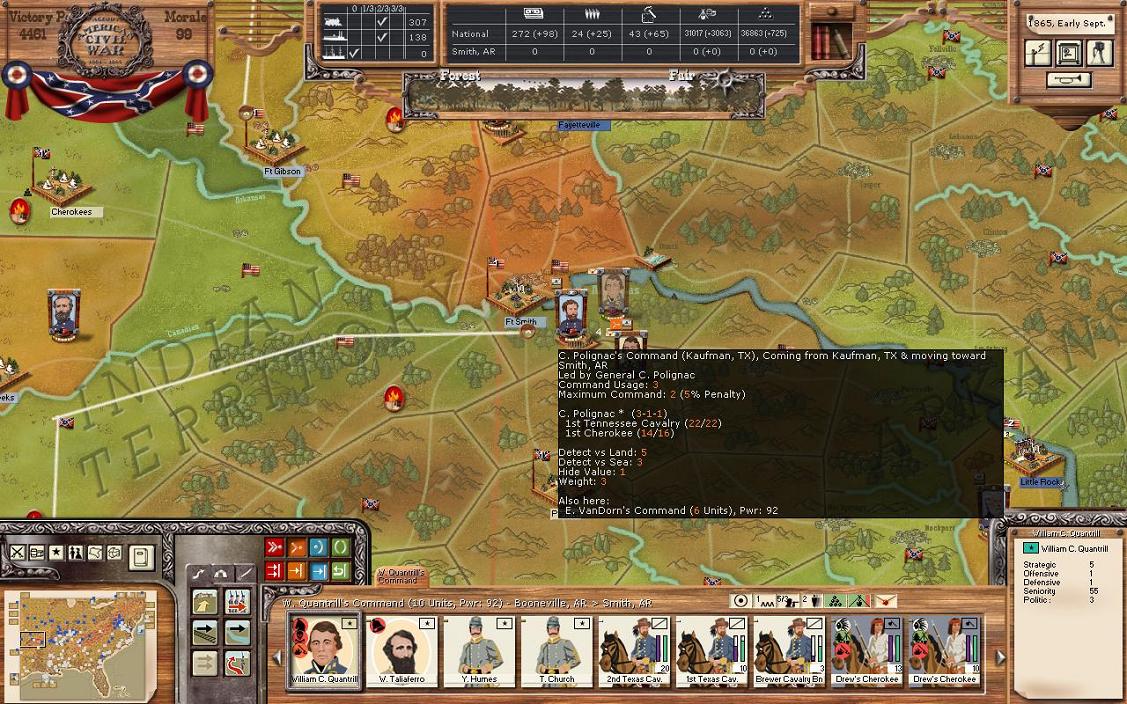The height and width of the screenshot is (704, 1127).
Task: Choose the Brewer Cavalry Bn unit card
Action: coord(790,648)
